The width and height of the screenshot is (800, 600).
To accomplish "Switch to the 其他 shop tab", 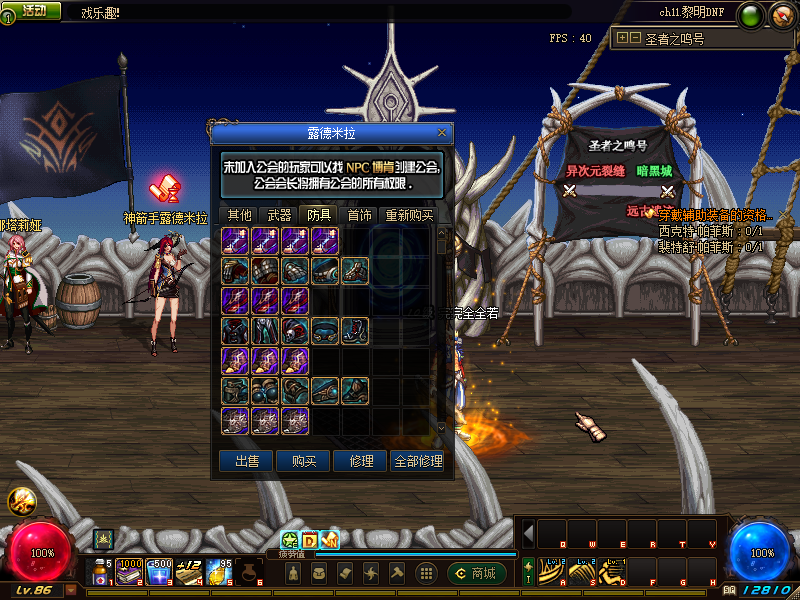I will [239, 215].
